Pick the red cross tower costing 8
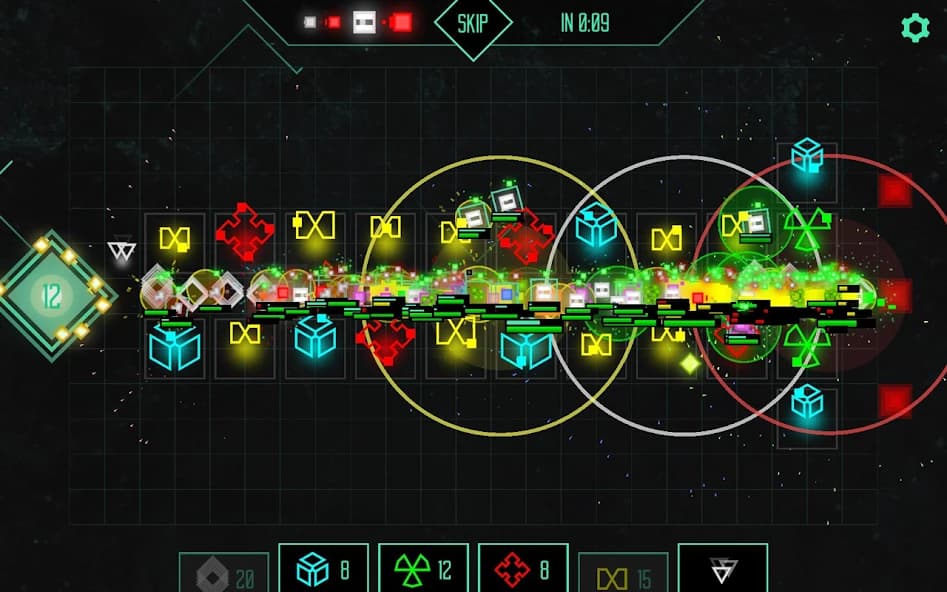 (x=523, y=569)
